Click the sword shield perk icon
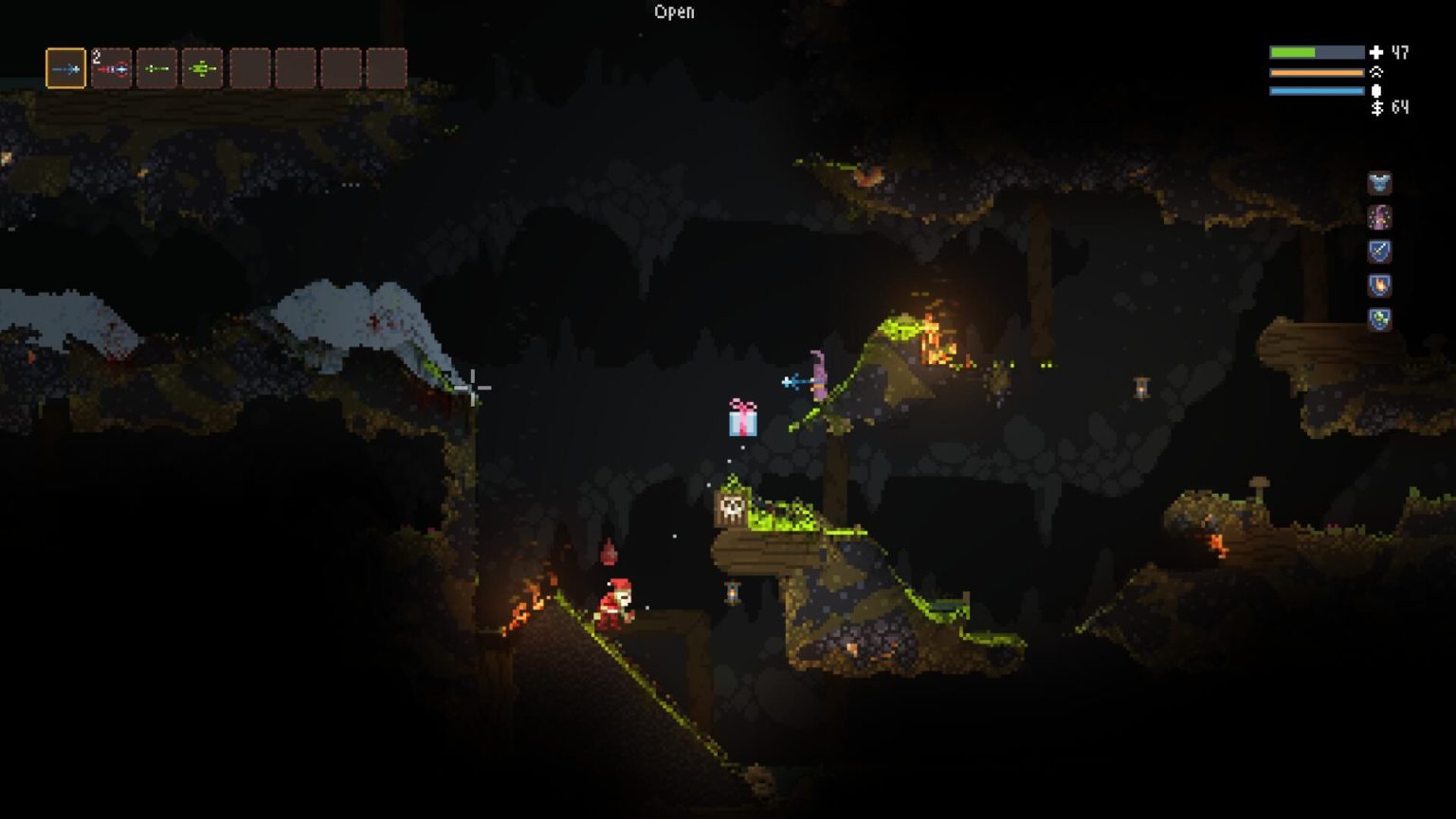Viewport: 1456px width, 819px height. 1380,252
